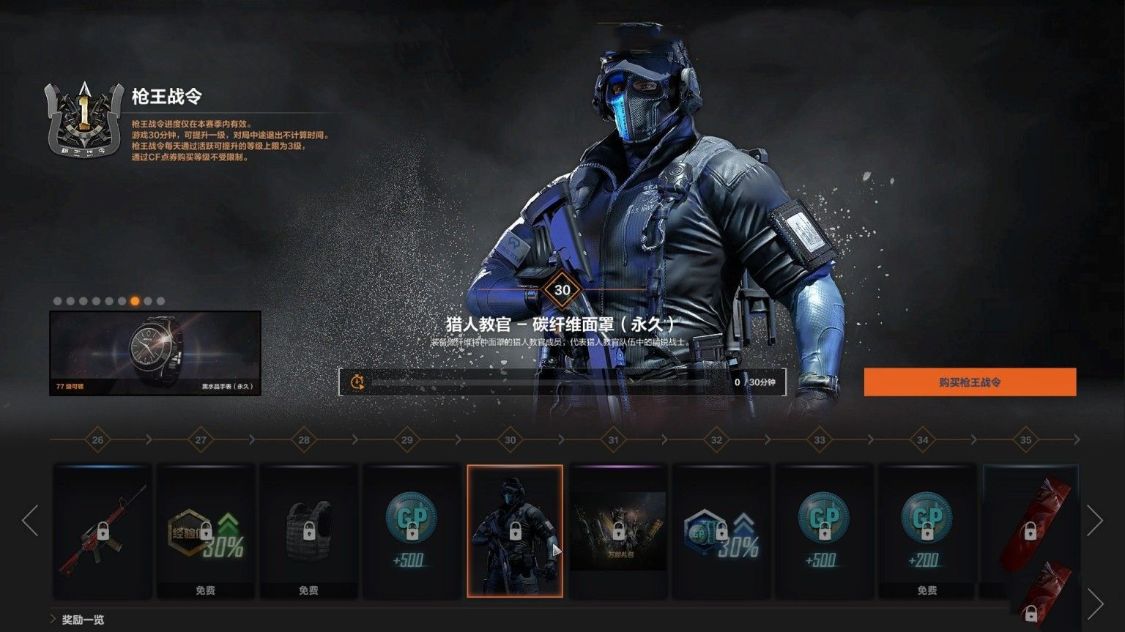Open the black crystal watch preview banner

155,352
